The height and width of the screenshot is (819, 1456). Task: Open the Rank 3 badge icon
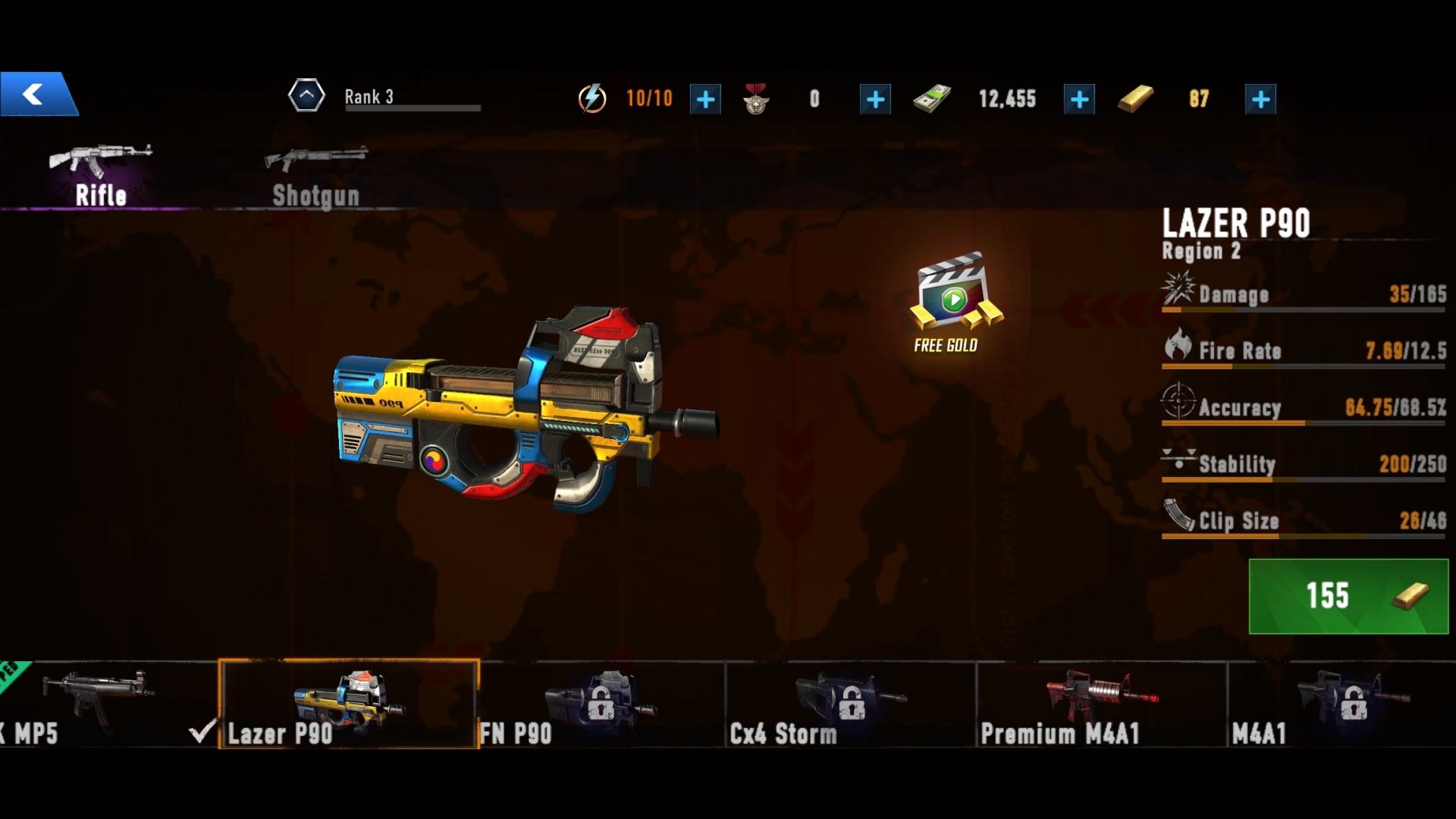(x=306, y=96)
